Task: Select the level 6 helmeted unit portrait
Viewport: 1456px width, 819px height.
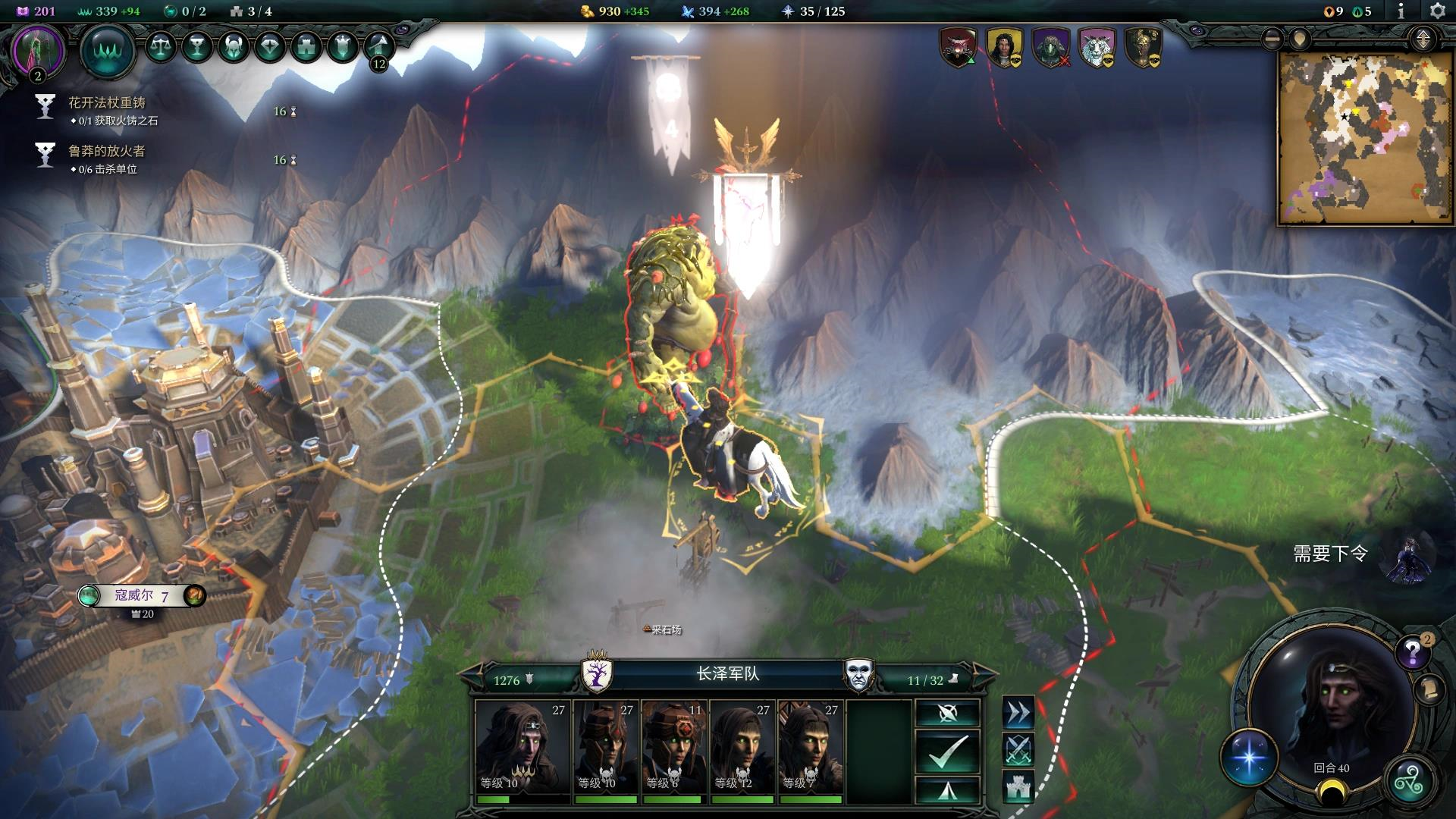Action: pos(673,748)
